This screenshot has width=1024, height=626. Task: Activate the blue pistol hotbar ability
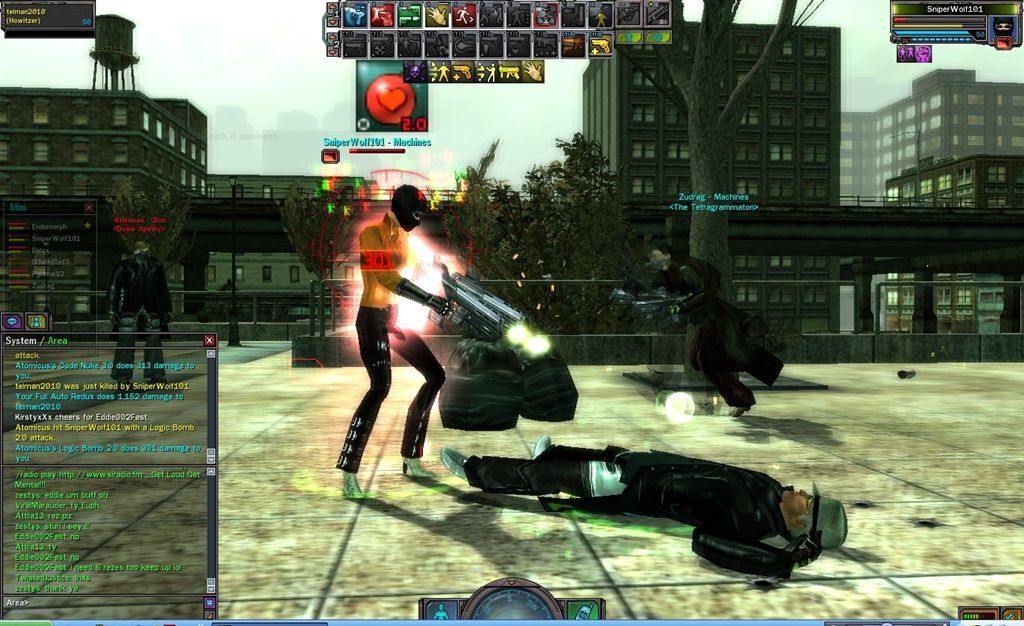click(354, 15)
